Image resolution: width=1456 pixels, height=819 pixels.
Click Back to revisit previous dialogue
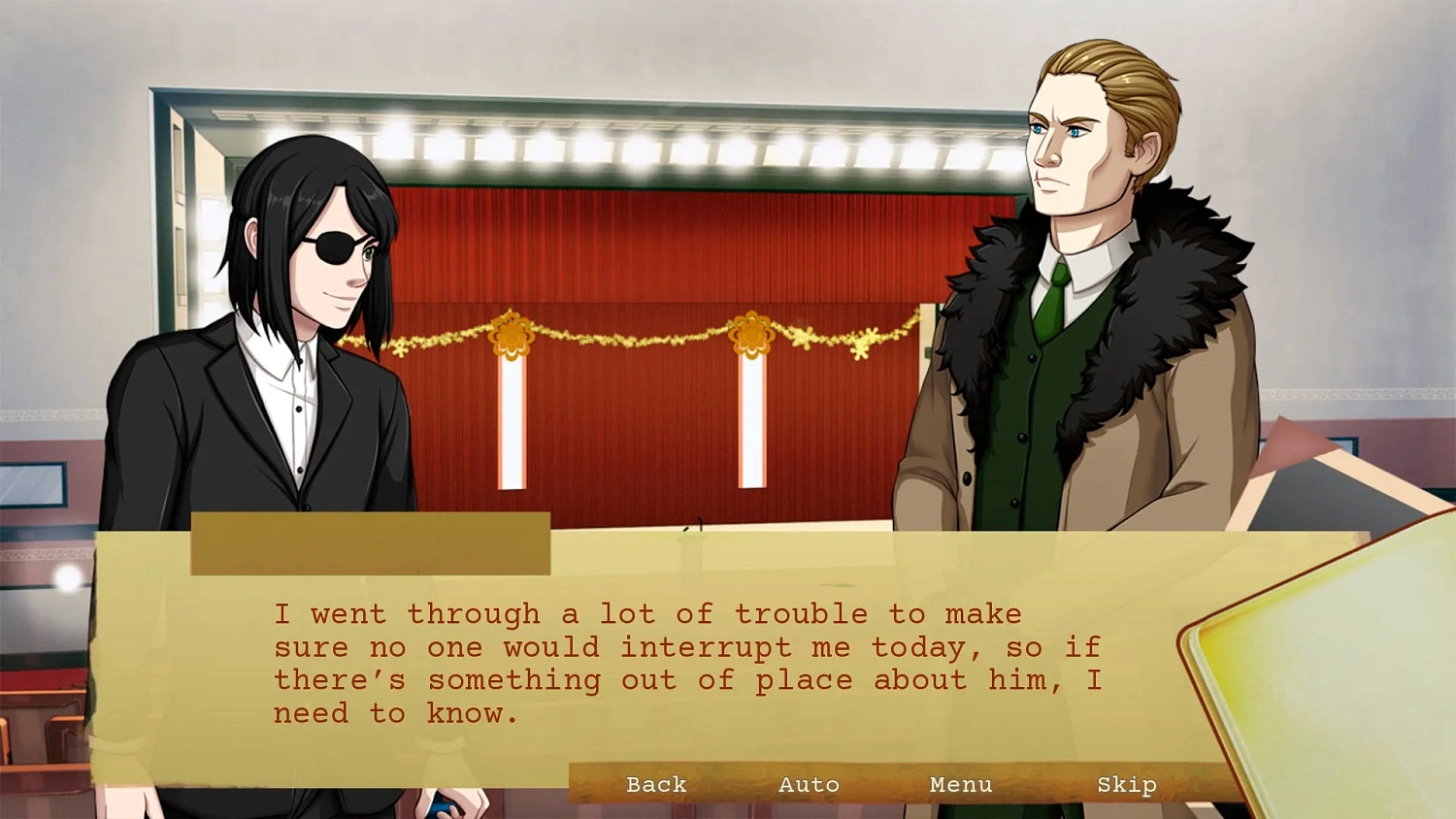click(x=656, y=784)
